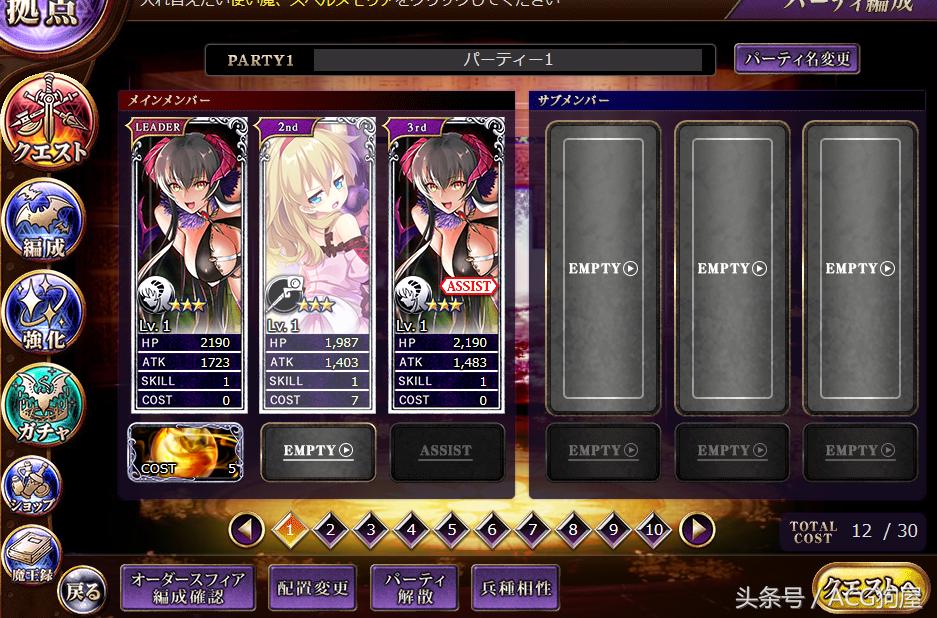Select the LEADER character card

[x=188, y=264]
